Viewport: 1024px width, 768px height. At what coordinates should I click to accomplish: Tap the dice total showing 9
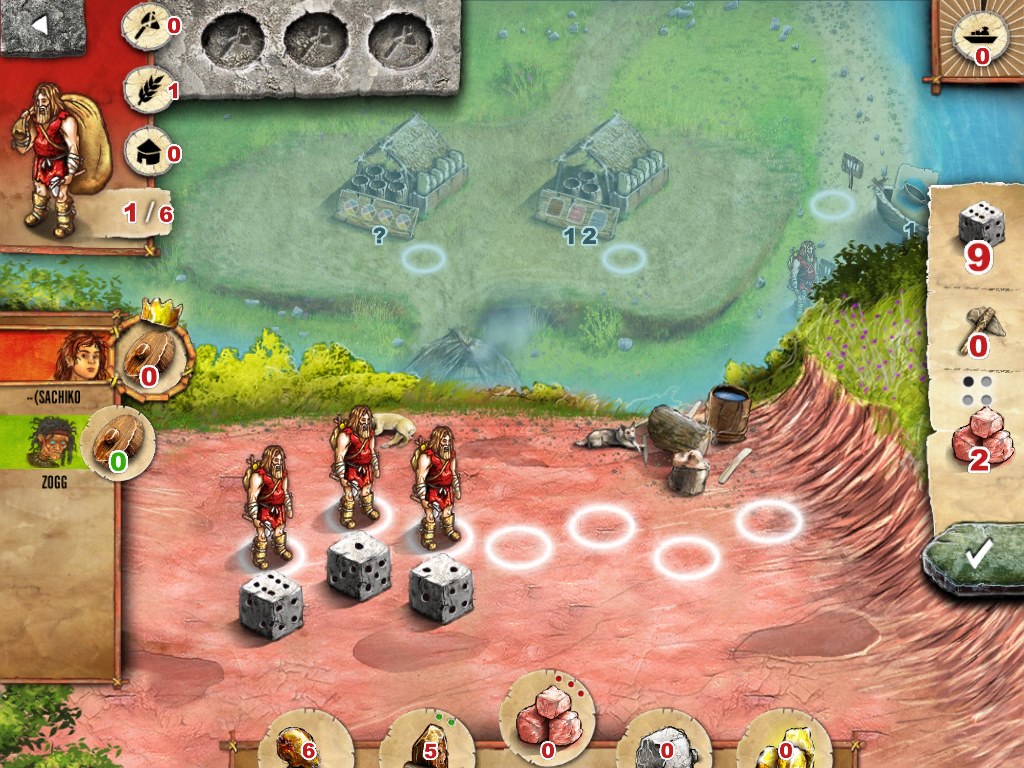pos(977,233)
